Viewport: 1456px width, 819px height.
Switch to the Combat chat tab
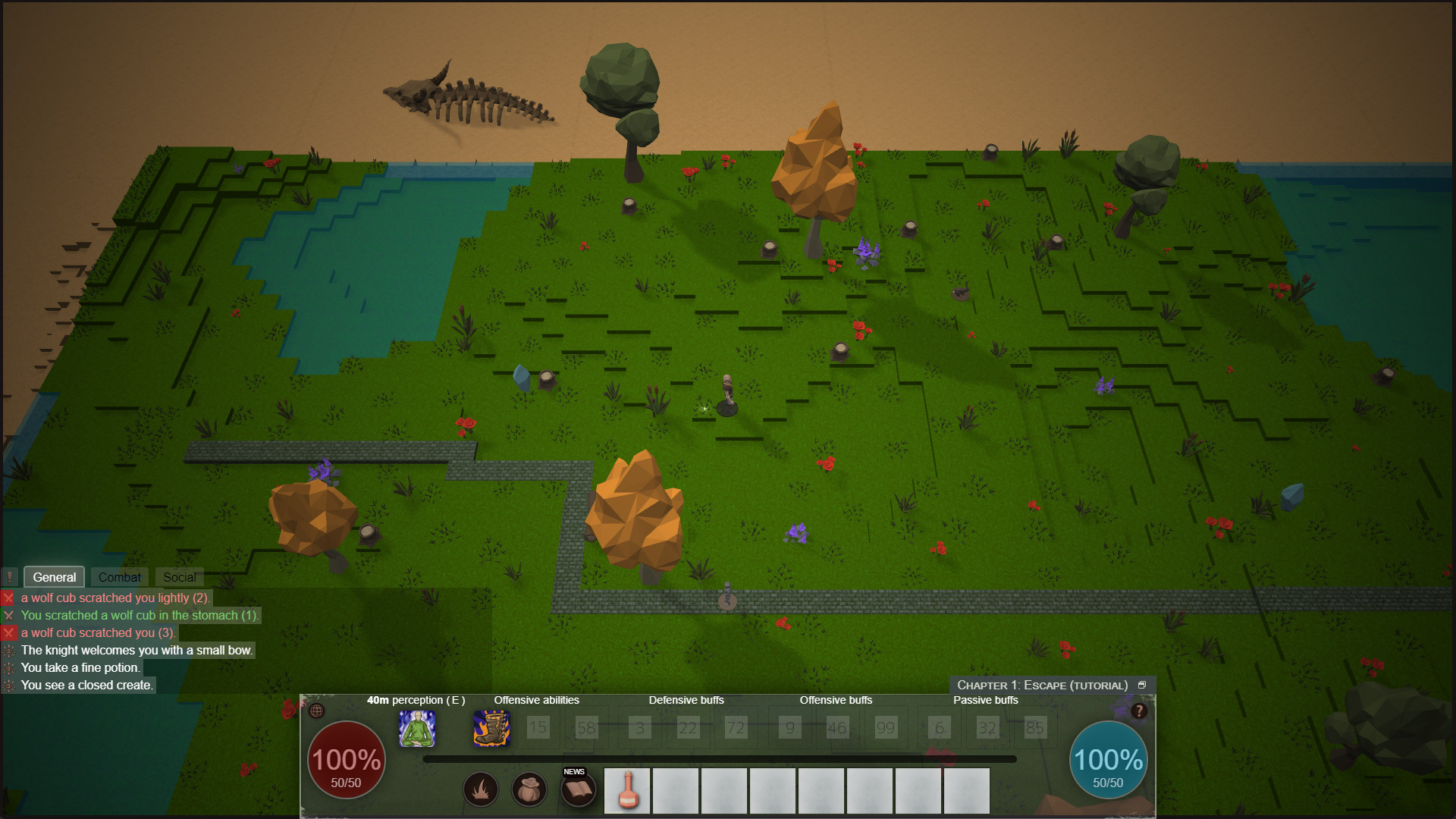pyautogui.click(x=119, y=577)
